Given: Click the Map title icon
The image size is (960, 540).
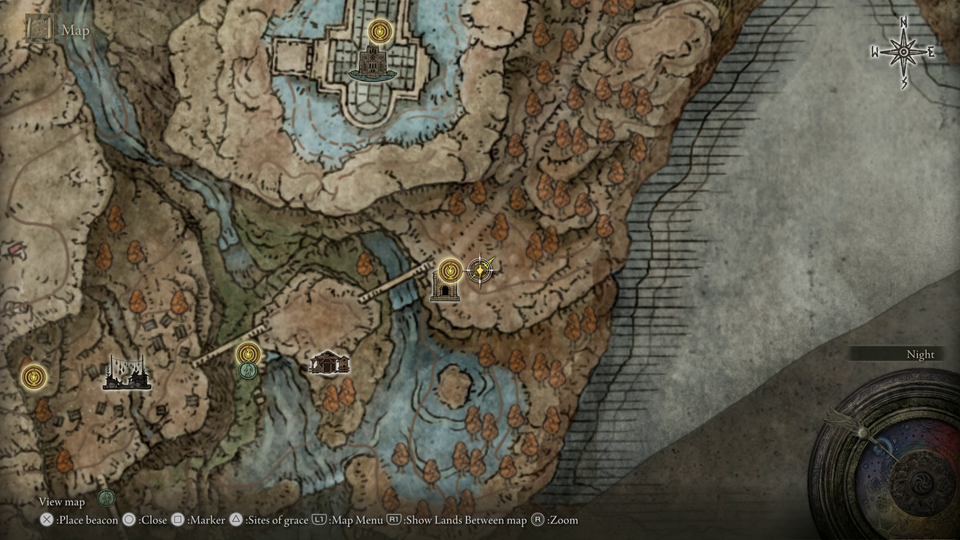Looking at the screenshot, I should [x=40, y=28].
